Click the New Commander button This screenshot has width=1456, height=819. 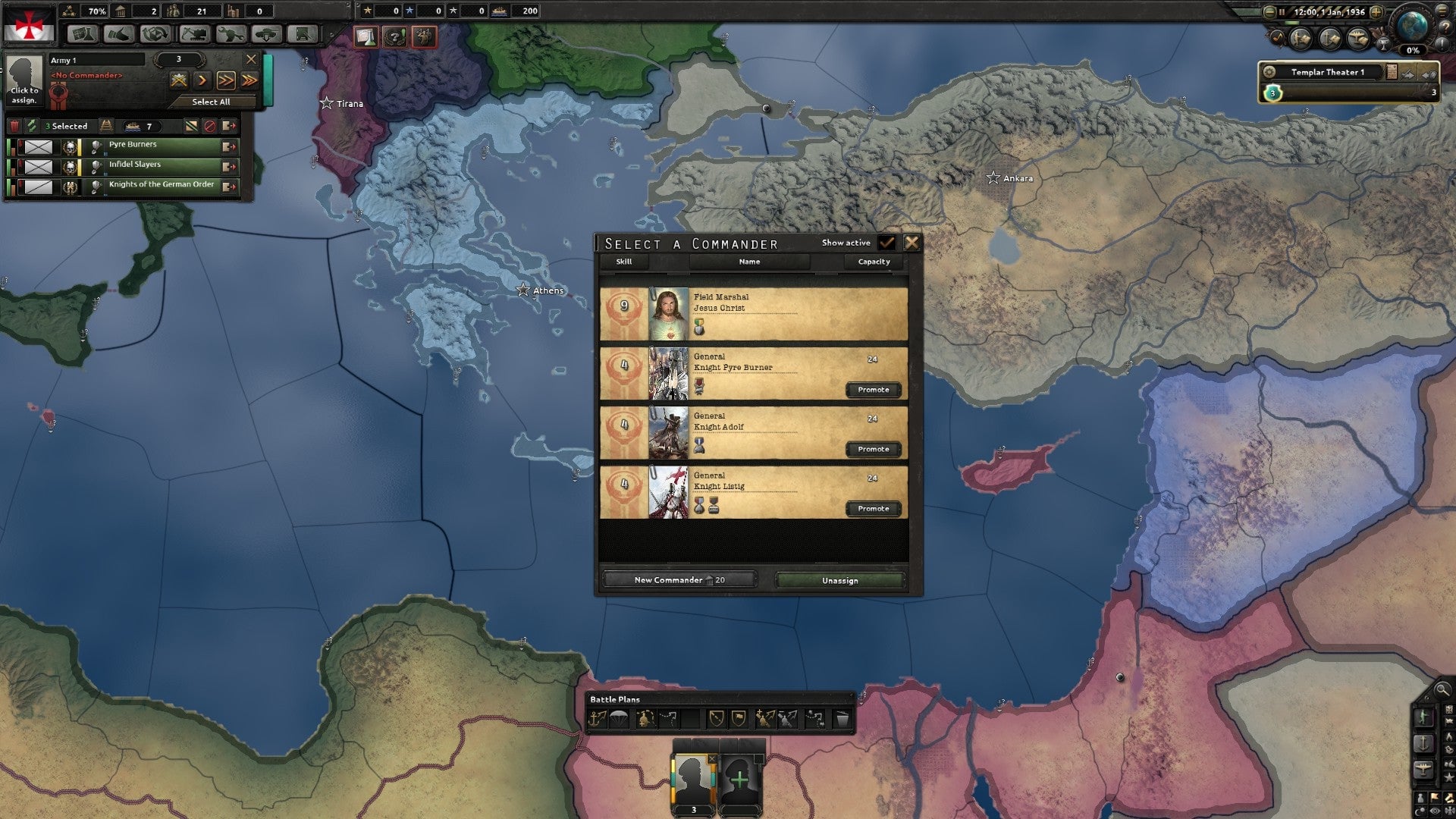[679, 579]
